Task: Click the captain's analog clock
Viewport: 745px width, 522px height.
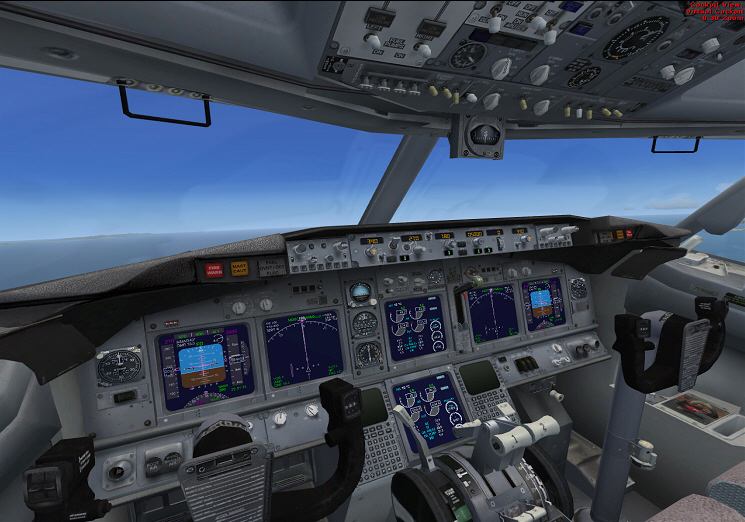Action: point(121,365)
